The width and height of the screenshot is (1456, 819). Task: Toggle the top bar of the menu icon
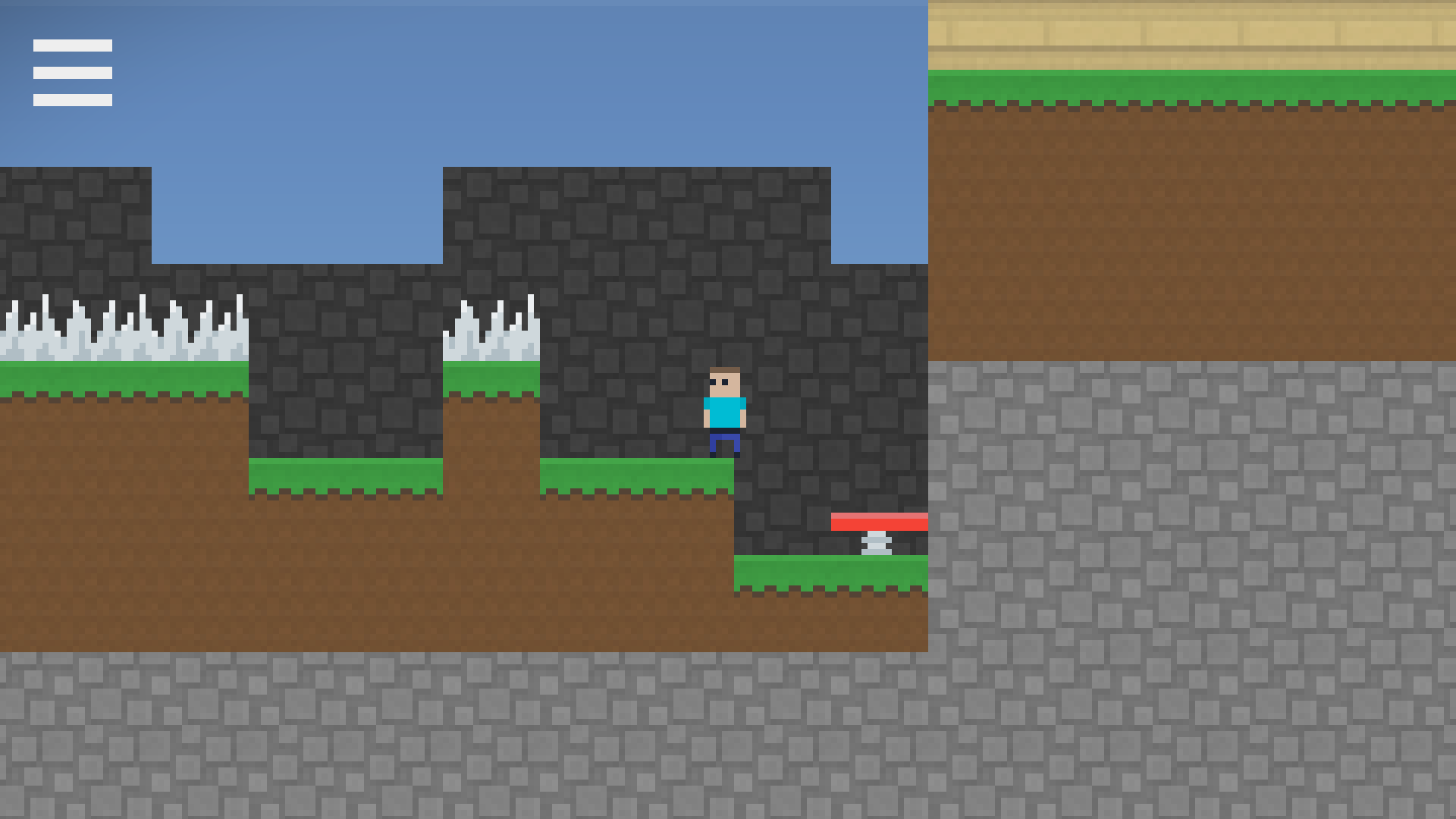tap(73, 47)
